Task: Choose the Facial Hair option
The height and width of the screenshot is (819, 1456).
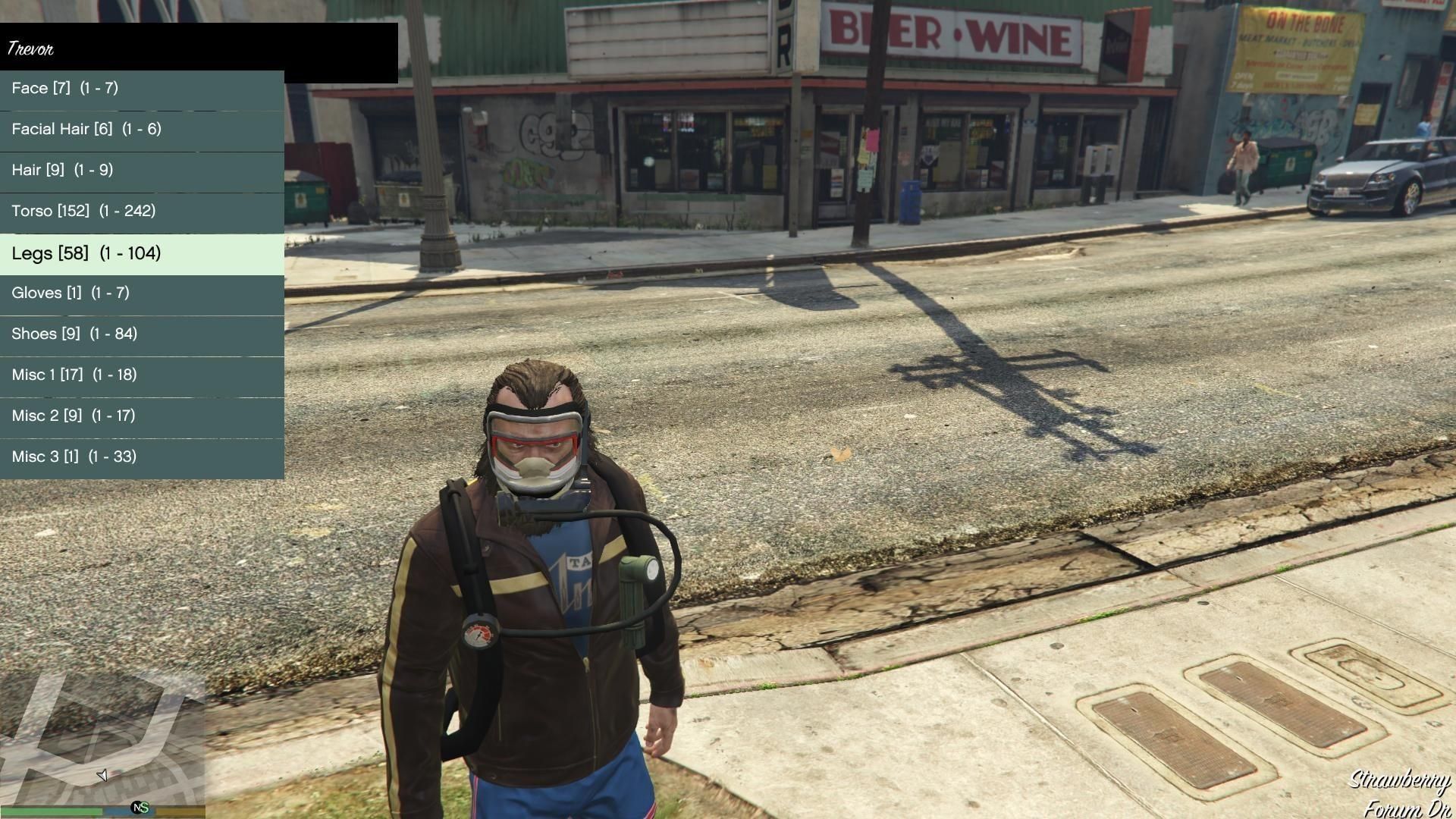Action: pyautogui.click(x=142, y=130)
